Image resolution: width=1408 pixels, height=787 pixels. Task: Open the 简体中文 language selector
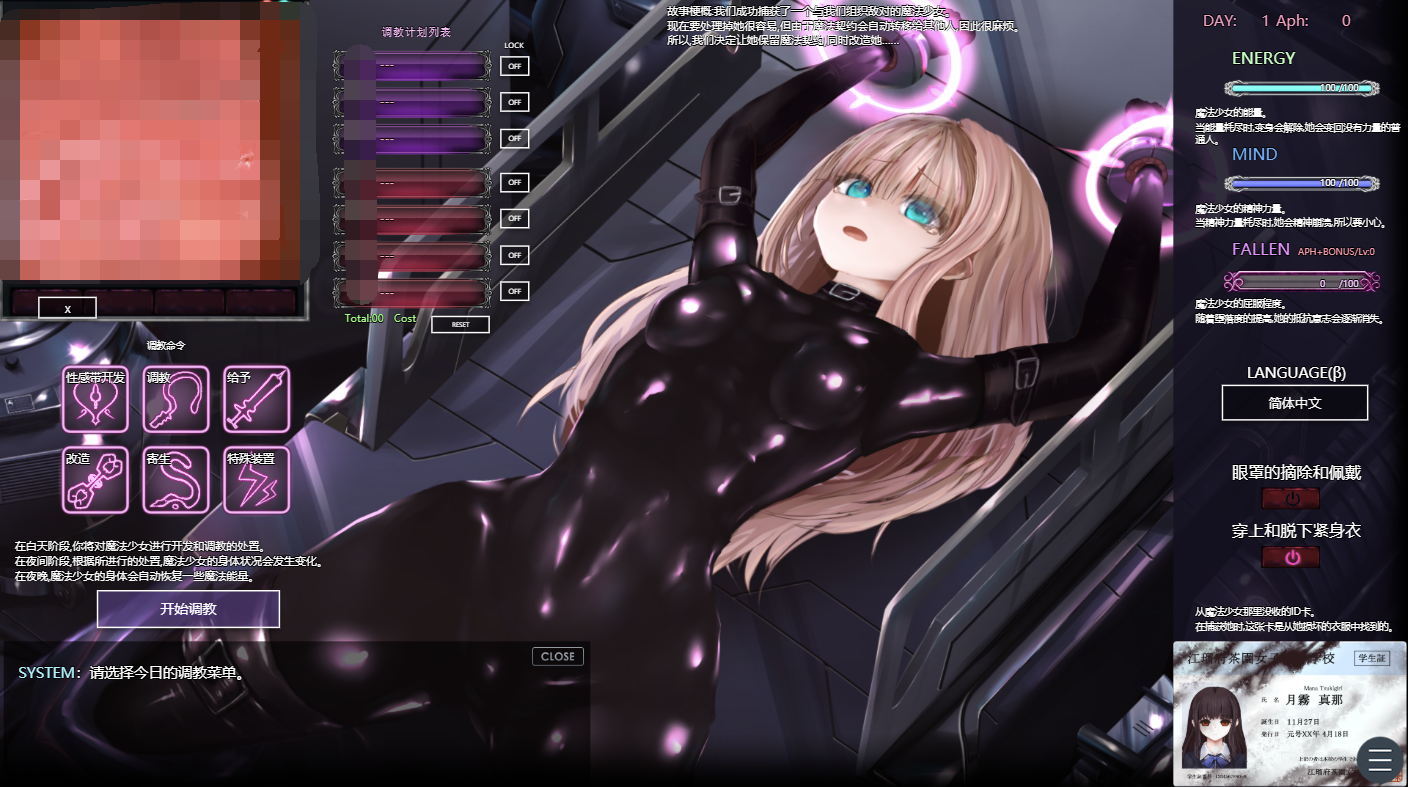coord(1294,402)
